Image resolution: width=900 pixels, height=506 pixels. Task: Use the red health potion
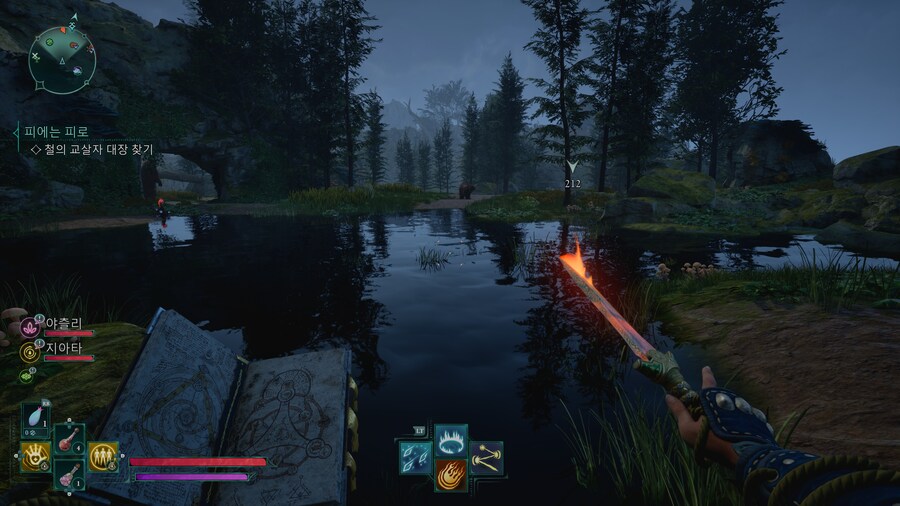pyautogui.click(x=68, y=439)
